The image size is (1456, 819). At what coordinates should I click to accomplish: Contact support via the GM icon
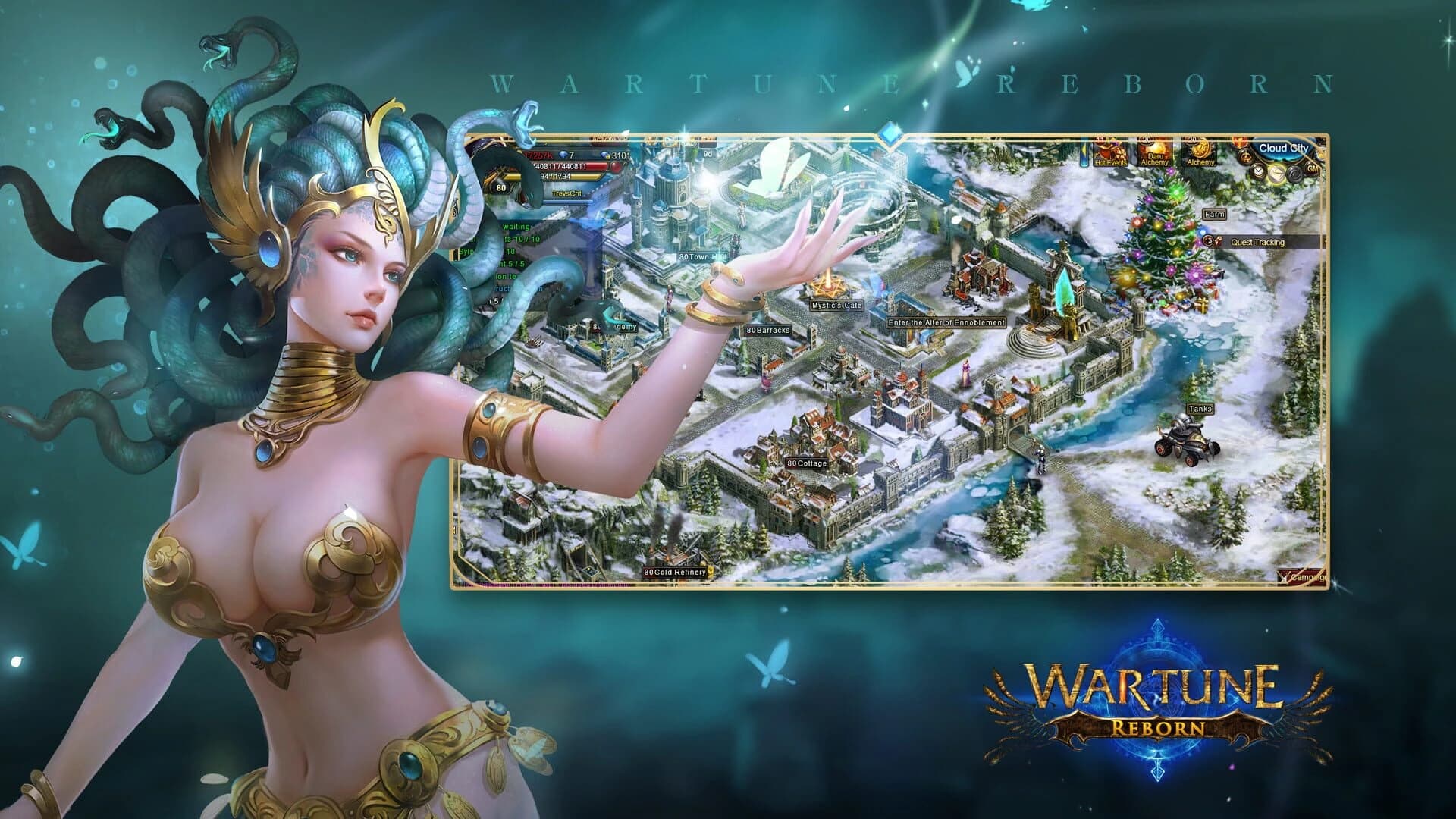[1312, 169]
